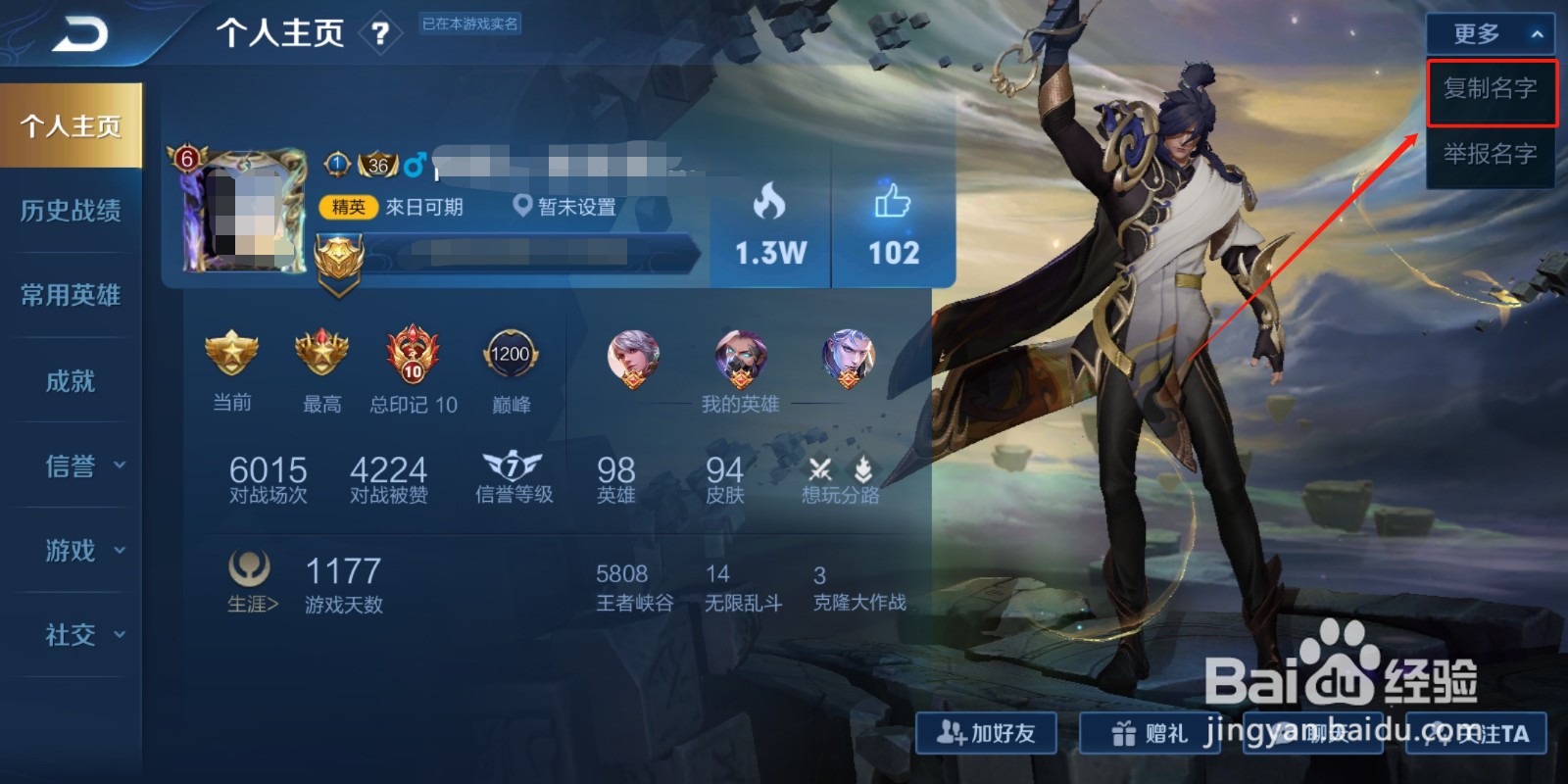
Task: Expand the 游戏 section in the sidebar
Action: click(x=71, y=551)
